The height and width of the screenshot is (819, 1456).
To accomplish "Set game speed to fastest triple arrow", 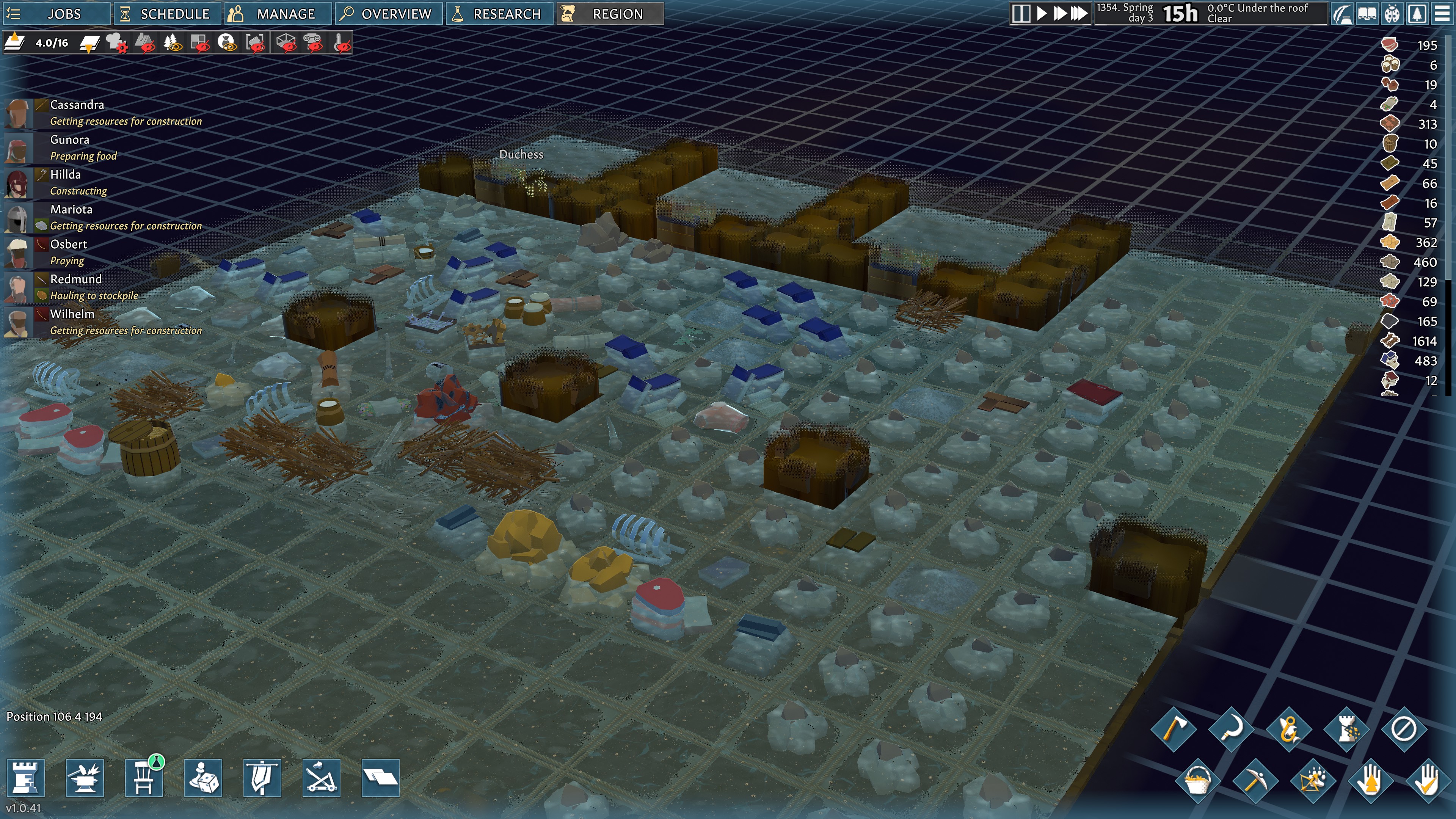I will [x=1079, y=14].
